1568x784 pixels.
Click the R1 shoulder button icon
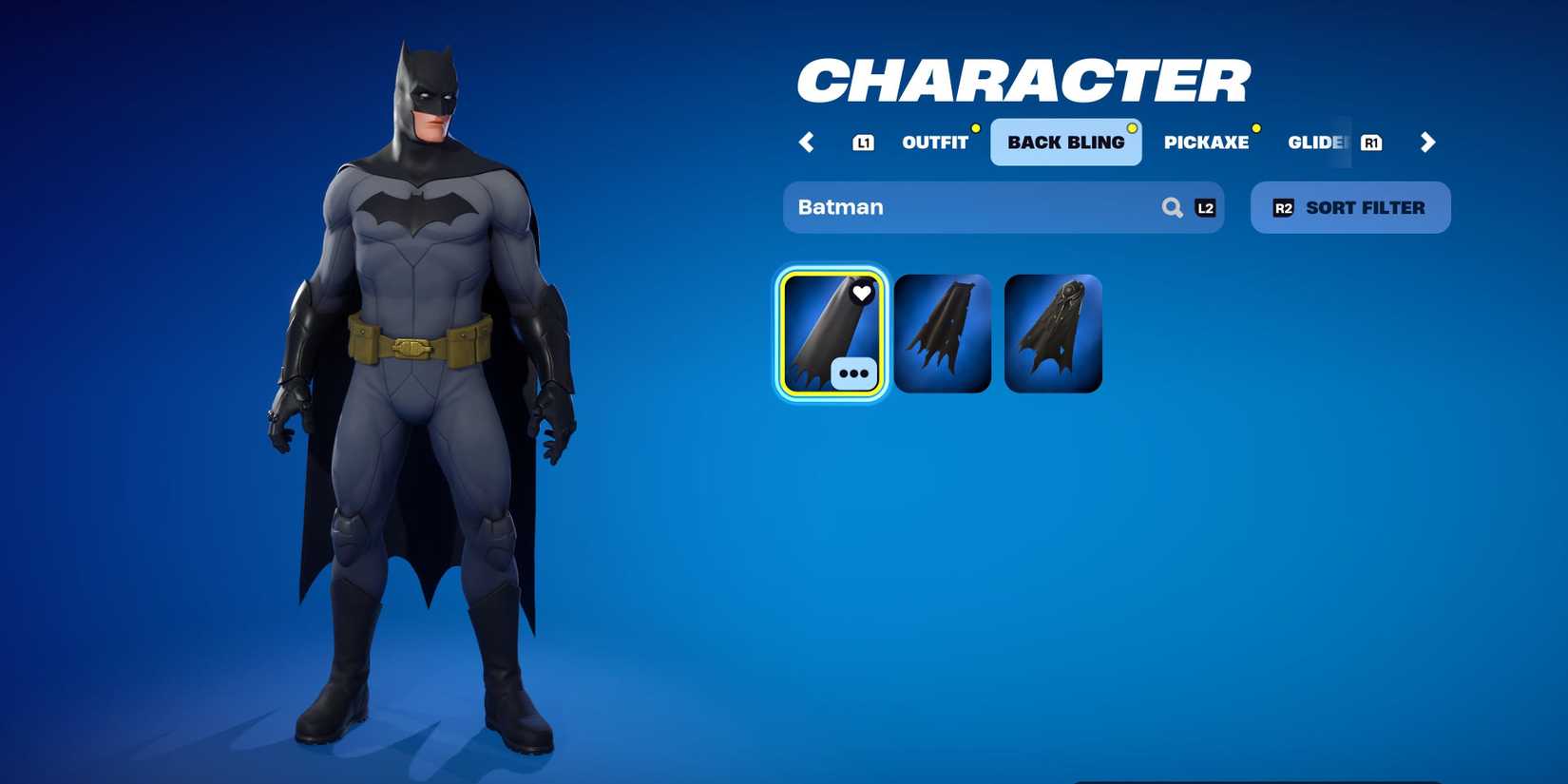[1372, 143]
